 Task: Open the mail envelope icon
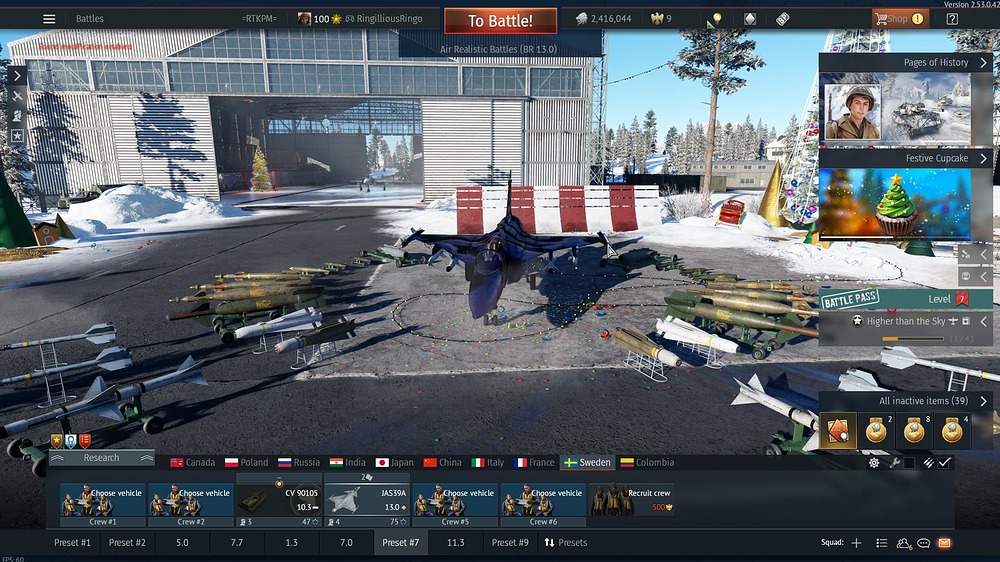point(944,543)
